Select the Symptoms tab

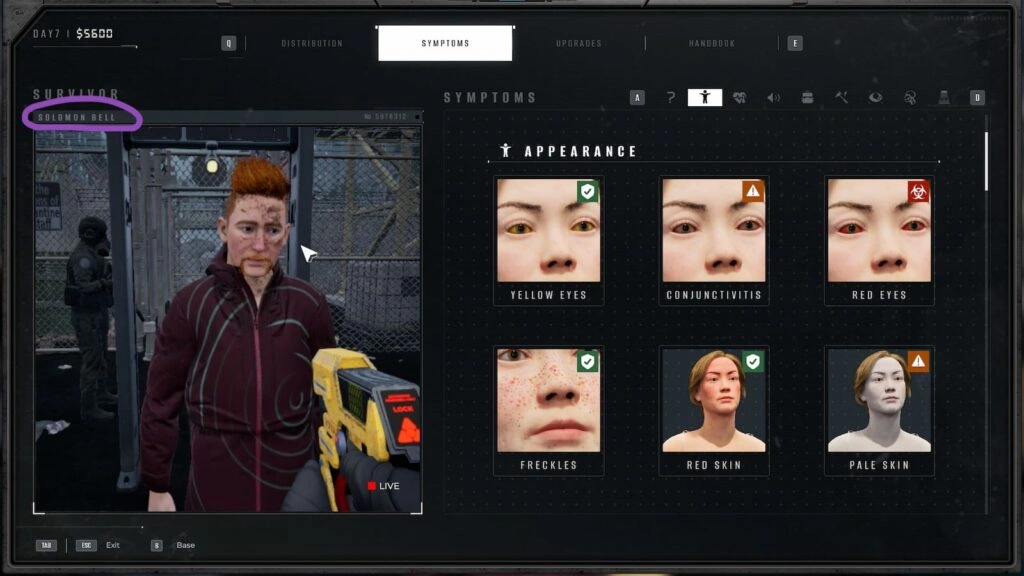445,43
